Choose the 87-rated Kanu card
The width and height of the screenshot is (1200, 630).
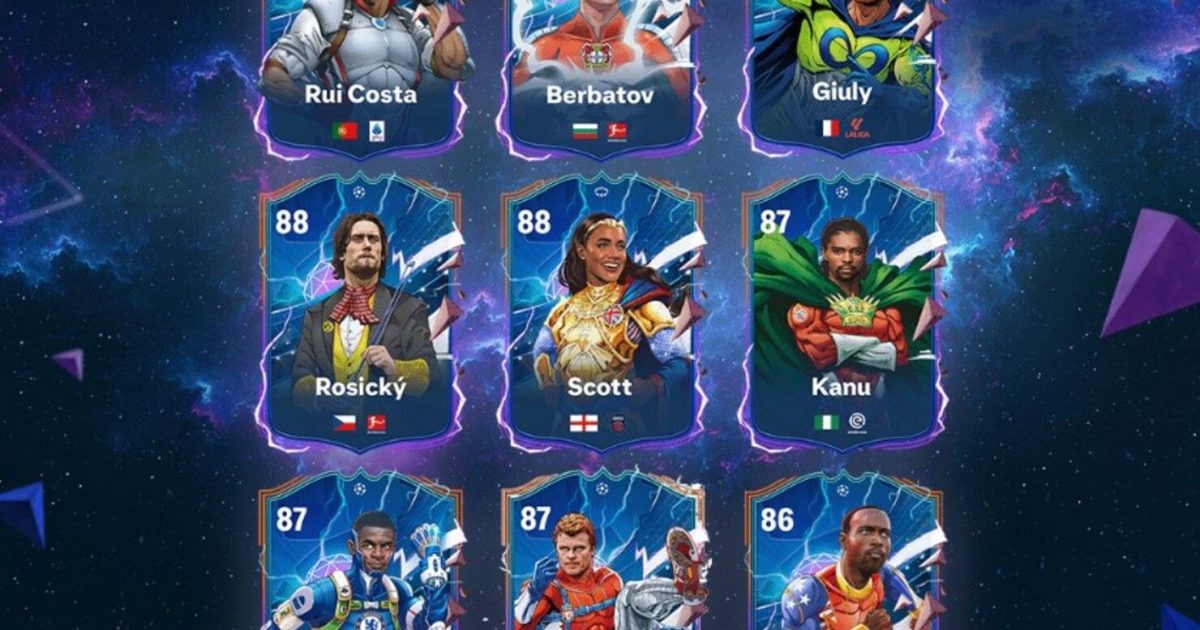click(842, 310)
